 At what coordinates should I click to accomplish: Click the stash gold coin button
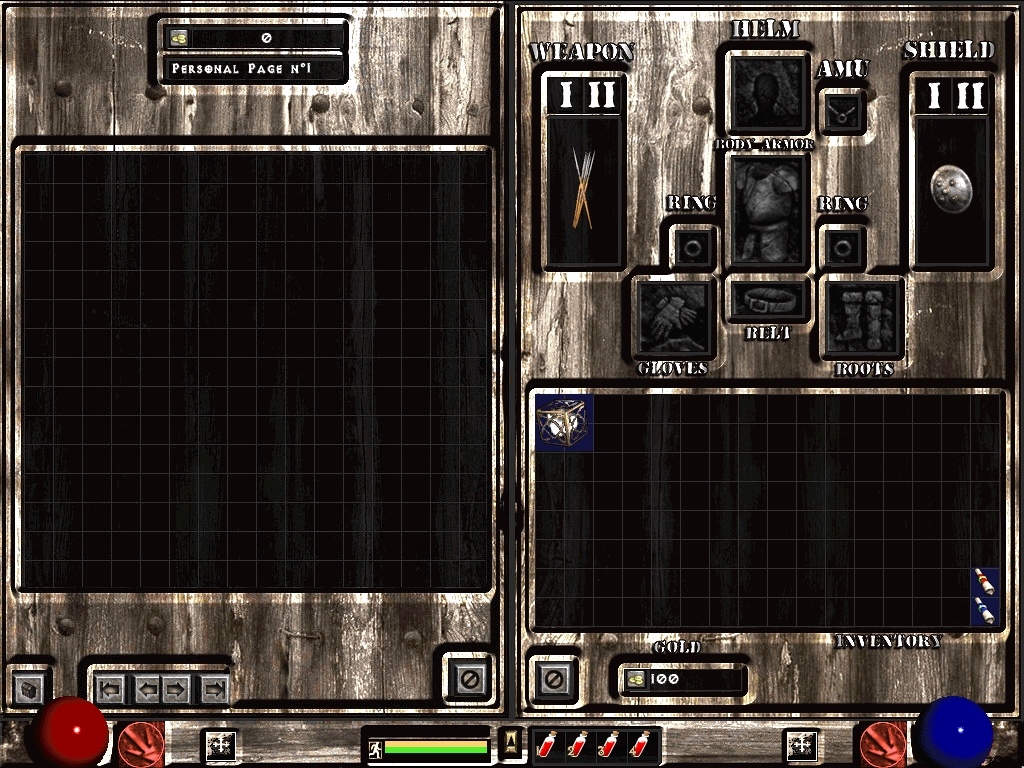179,38
